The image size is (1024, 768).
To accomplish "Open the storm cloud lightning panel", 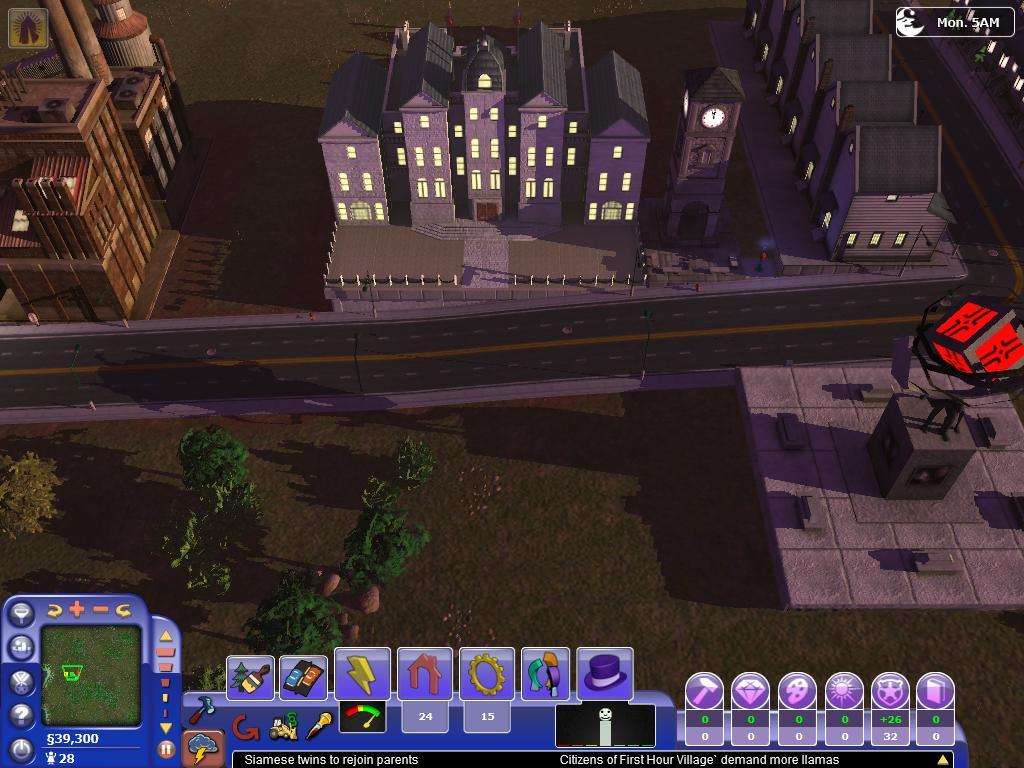I will tap(205, 748).
